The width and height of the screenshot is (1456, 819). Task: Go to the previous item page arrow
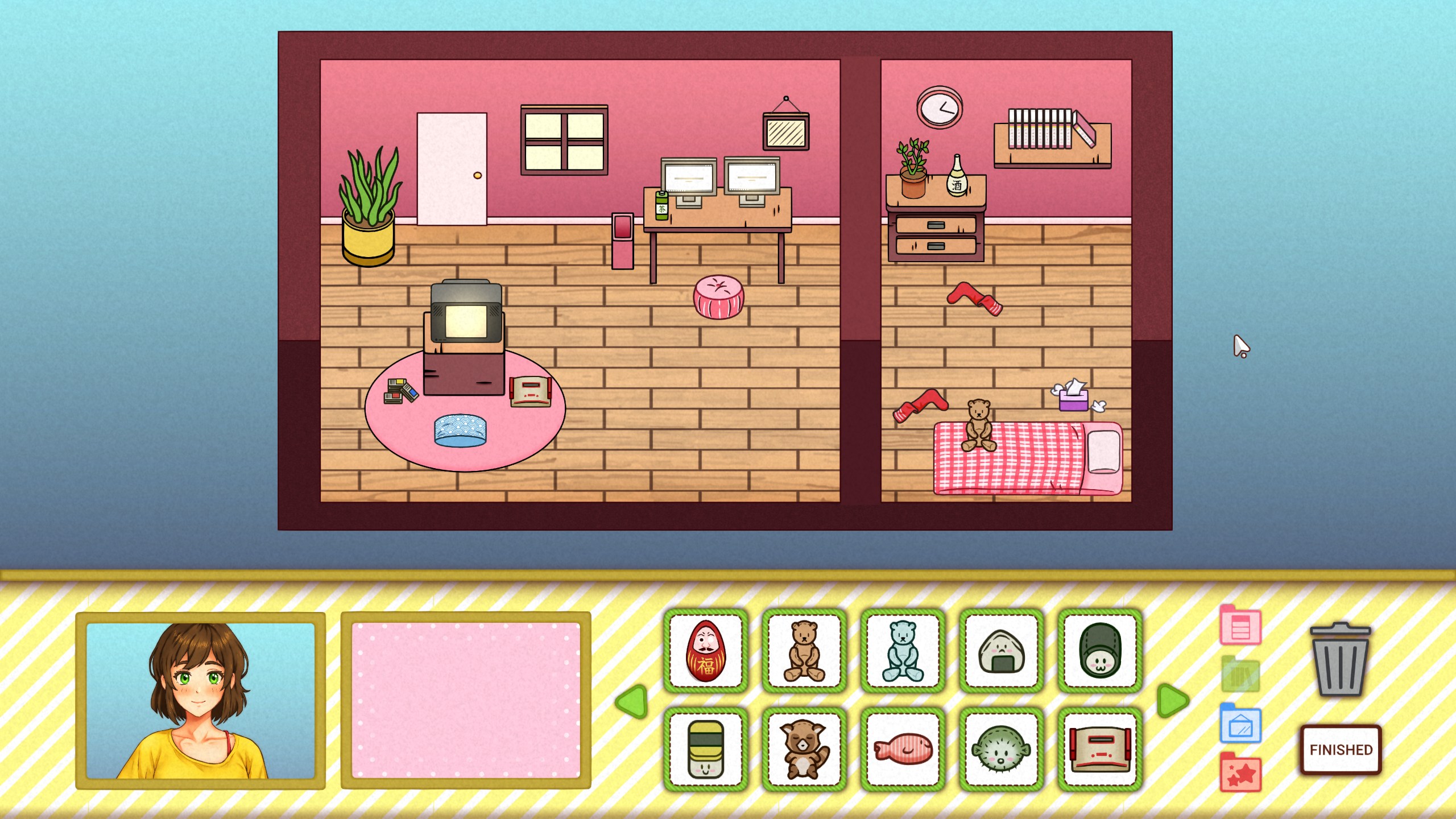point(631,701)
